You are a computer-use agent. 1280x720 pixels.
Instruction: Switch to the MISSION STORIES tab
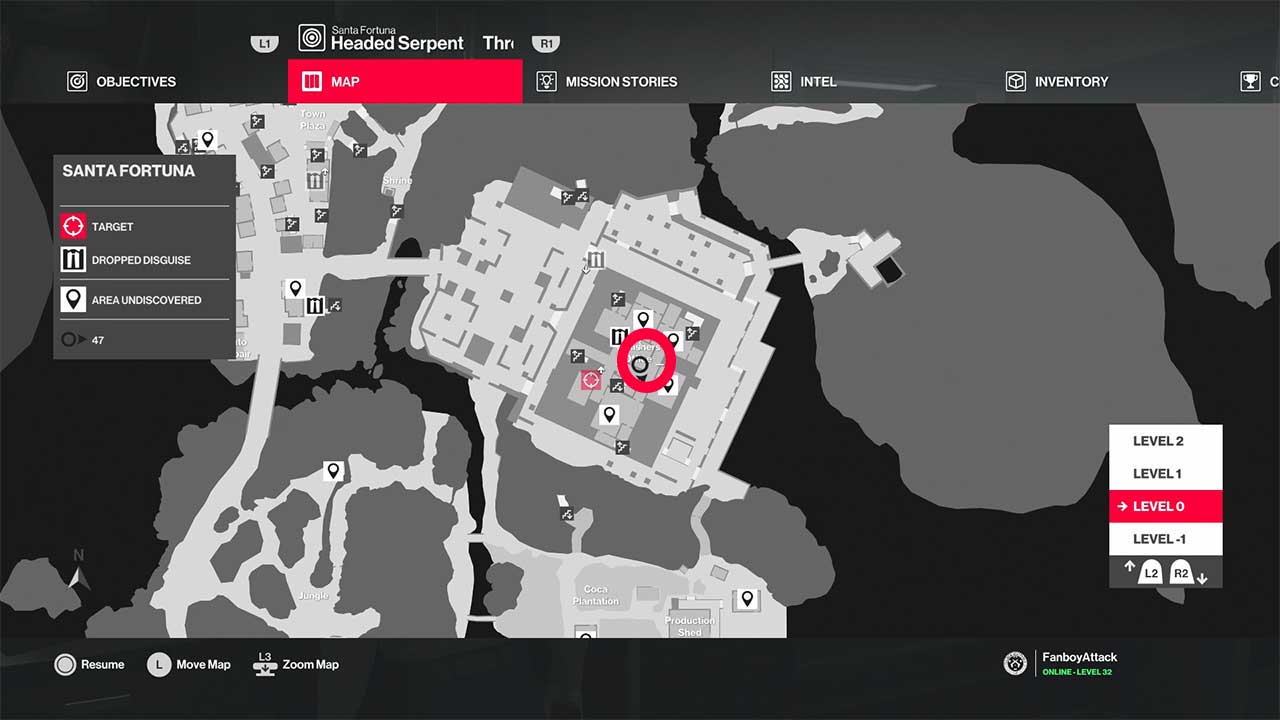tap(620, 81)
